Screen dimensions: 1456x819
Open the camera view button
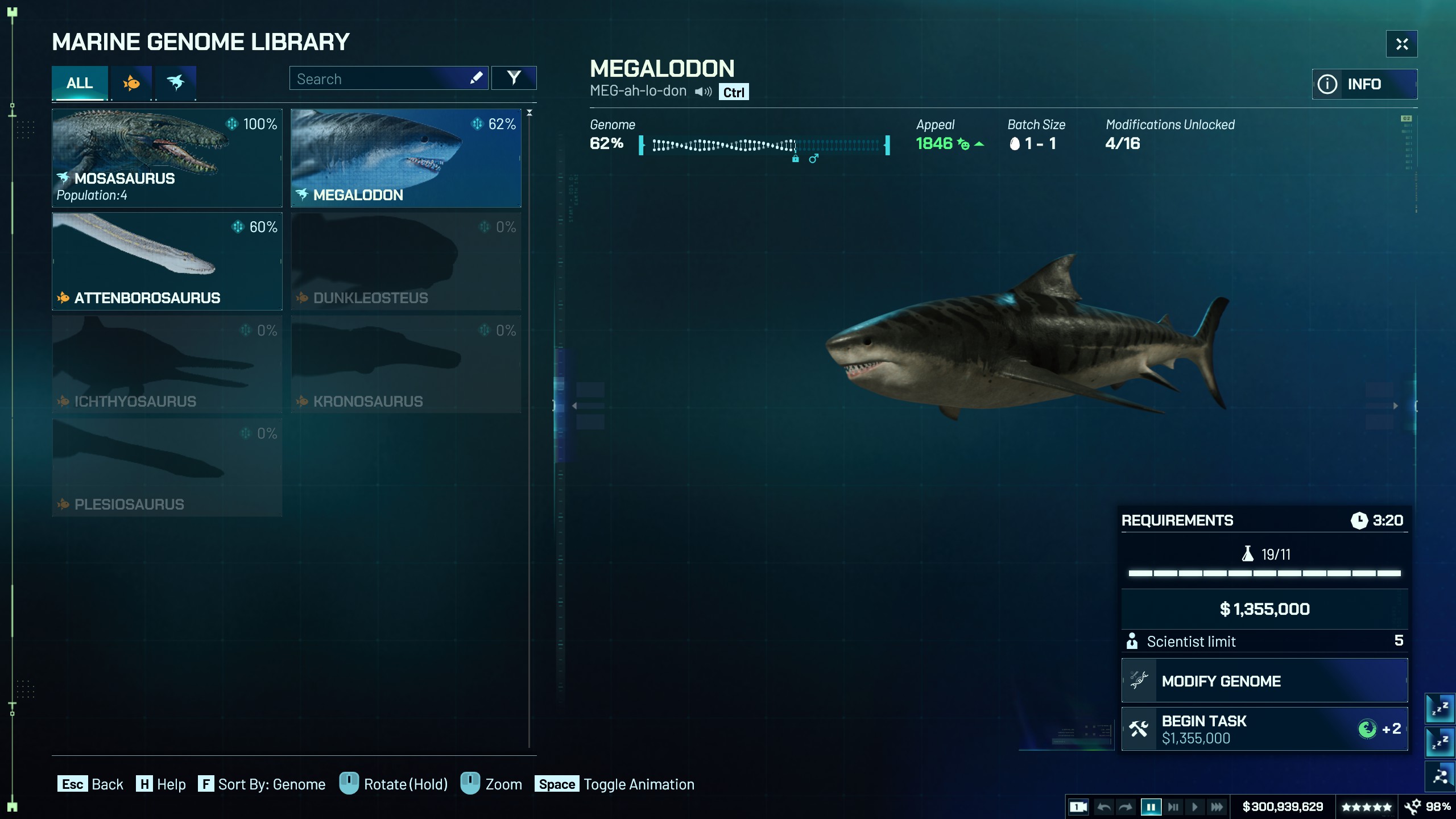click(x=1078, y=806)
